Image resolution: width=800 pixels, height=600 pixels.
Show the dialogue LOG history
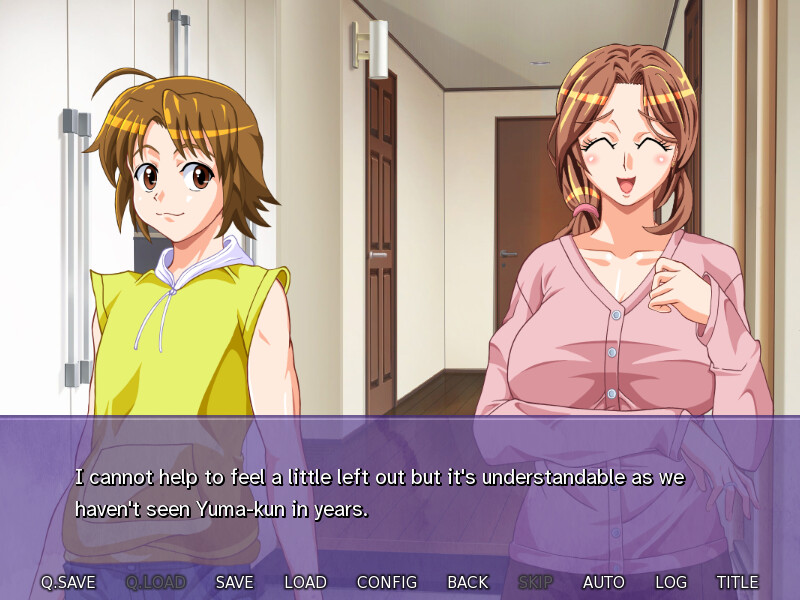tap(671, 582)
